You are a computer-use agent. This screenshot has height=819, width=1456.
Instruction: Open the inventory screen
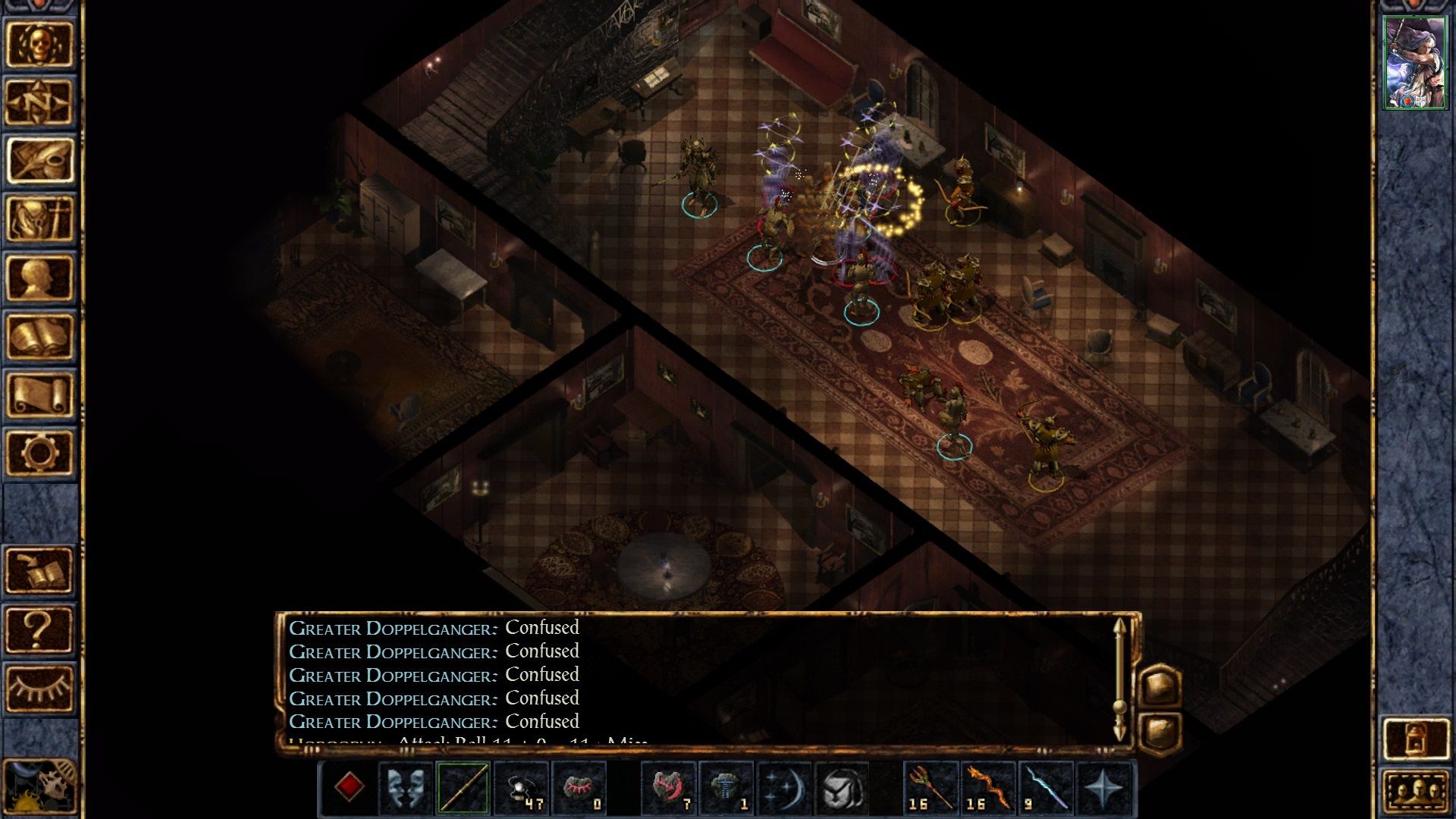click(x=39, y=219)
